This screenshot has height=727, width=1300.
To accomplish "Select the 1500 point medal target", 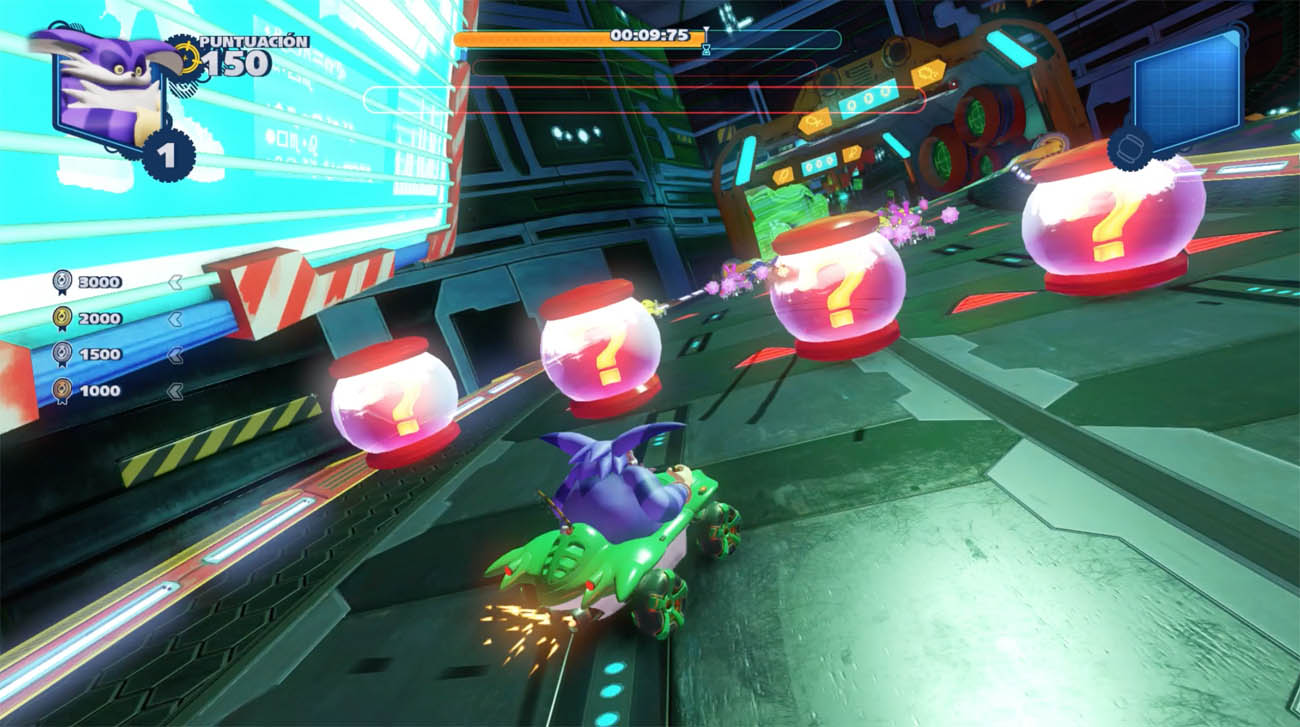I will pyautogui.click(x=88, y=354).
